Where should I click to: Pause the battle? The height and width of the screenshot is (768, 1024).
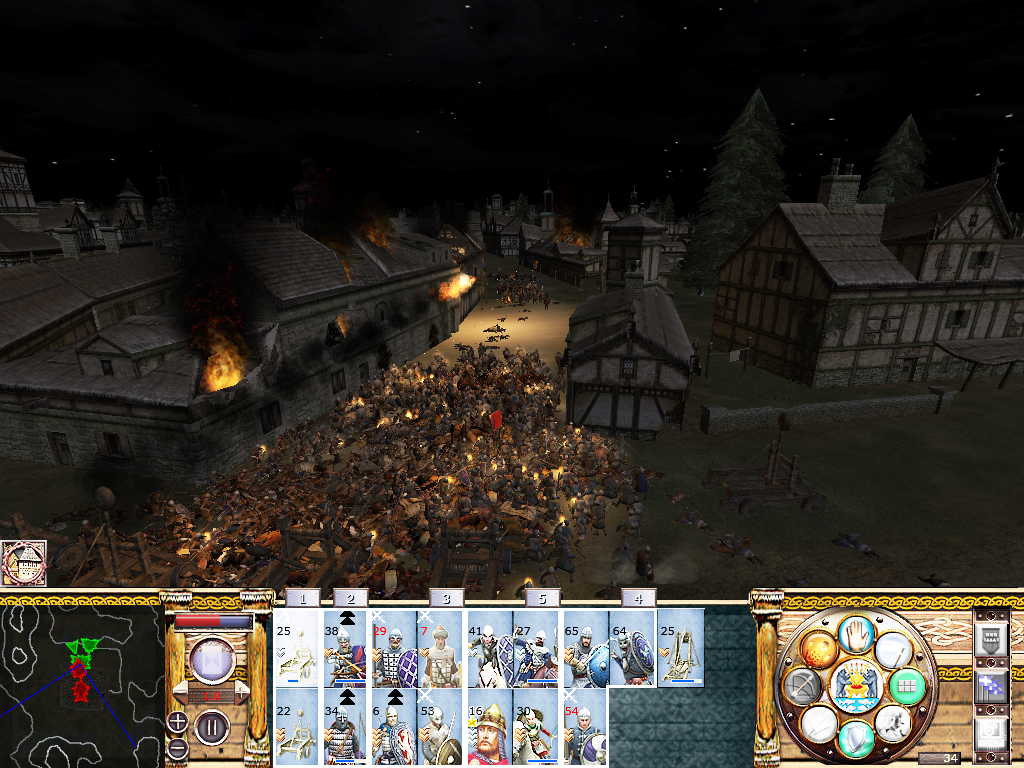coord(212,727)
